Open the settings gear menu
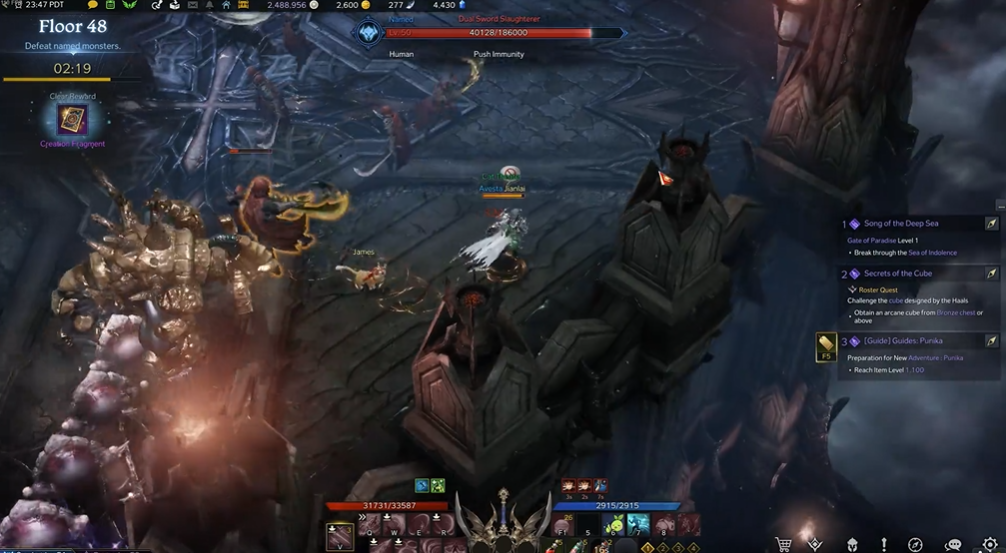This screenshot has height=553, width=1006. click(x=989, y=544)
